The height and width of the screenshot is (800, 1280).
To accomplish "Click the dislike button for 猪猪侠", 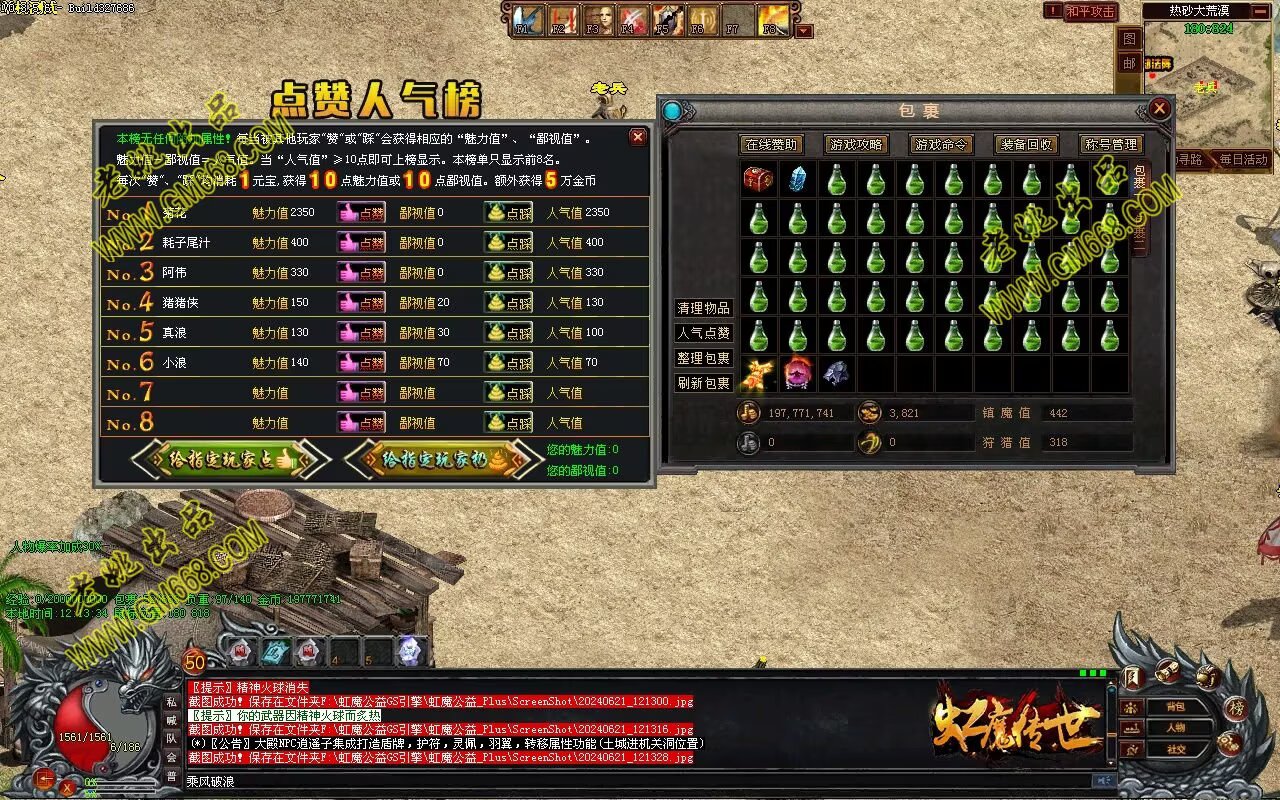I will (x=508, y=302).
